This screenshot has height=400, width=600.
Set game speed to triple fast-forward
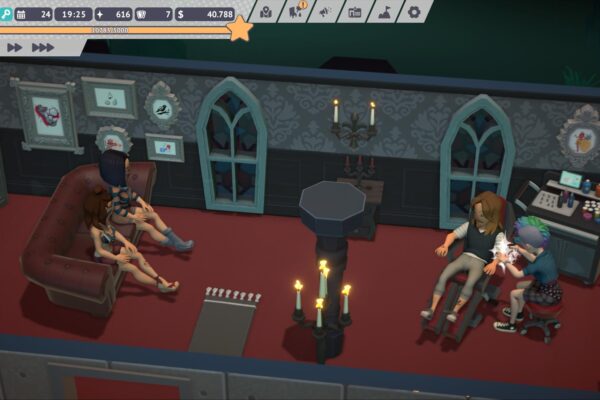[x=43, y=47]
